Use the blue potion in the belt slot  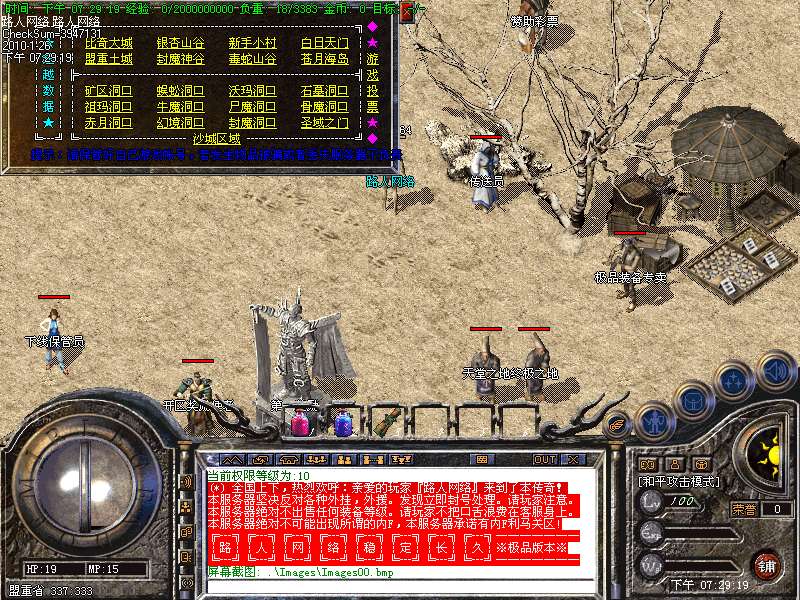click(342, 423)
